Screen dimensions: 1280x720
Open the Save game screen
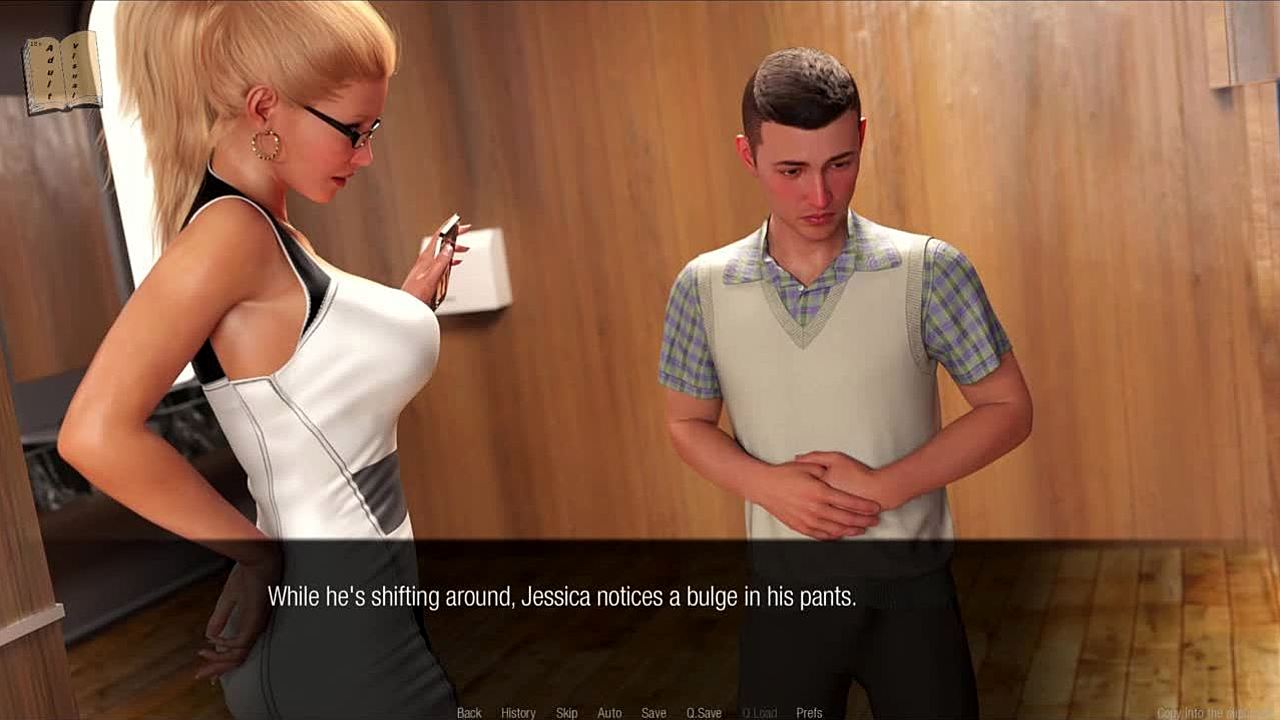coord(654,713)
